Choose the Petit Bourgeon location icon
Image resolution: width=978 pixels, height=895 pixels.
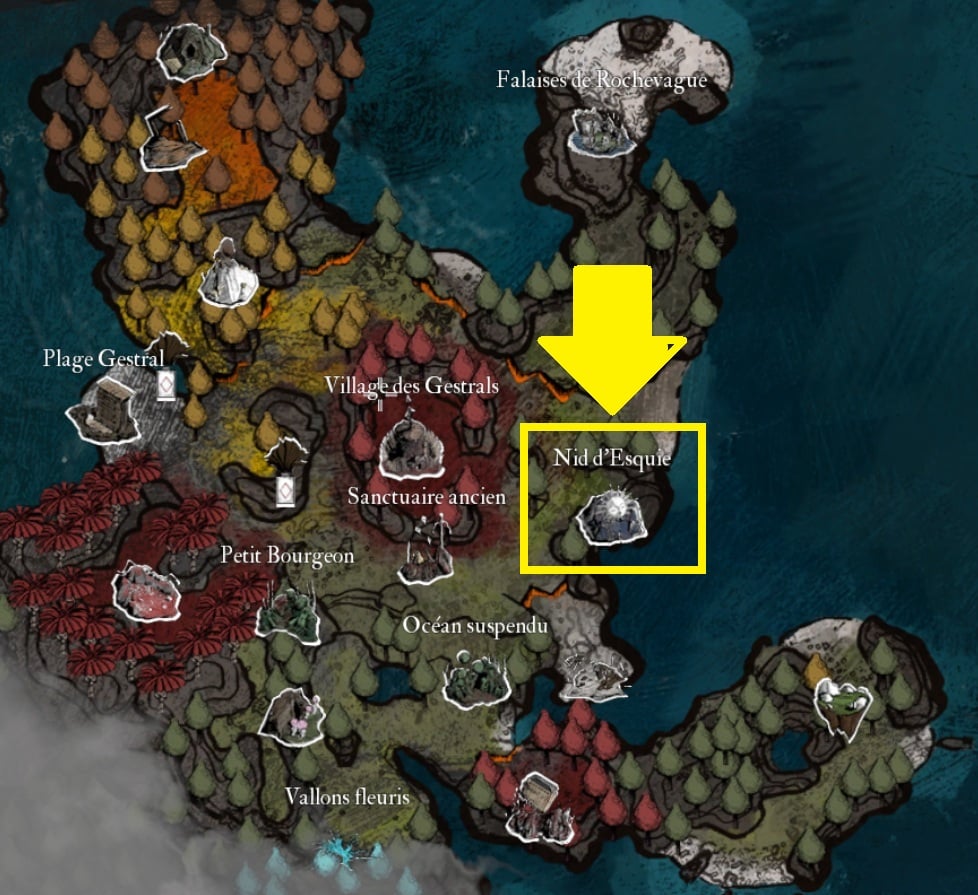click(x=288, y=610)
